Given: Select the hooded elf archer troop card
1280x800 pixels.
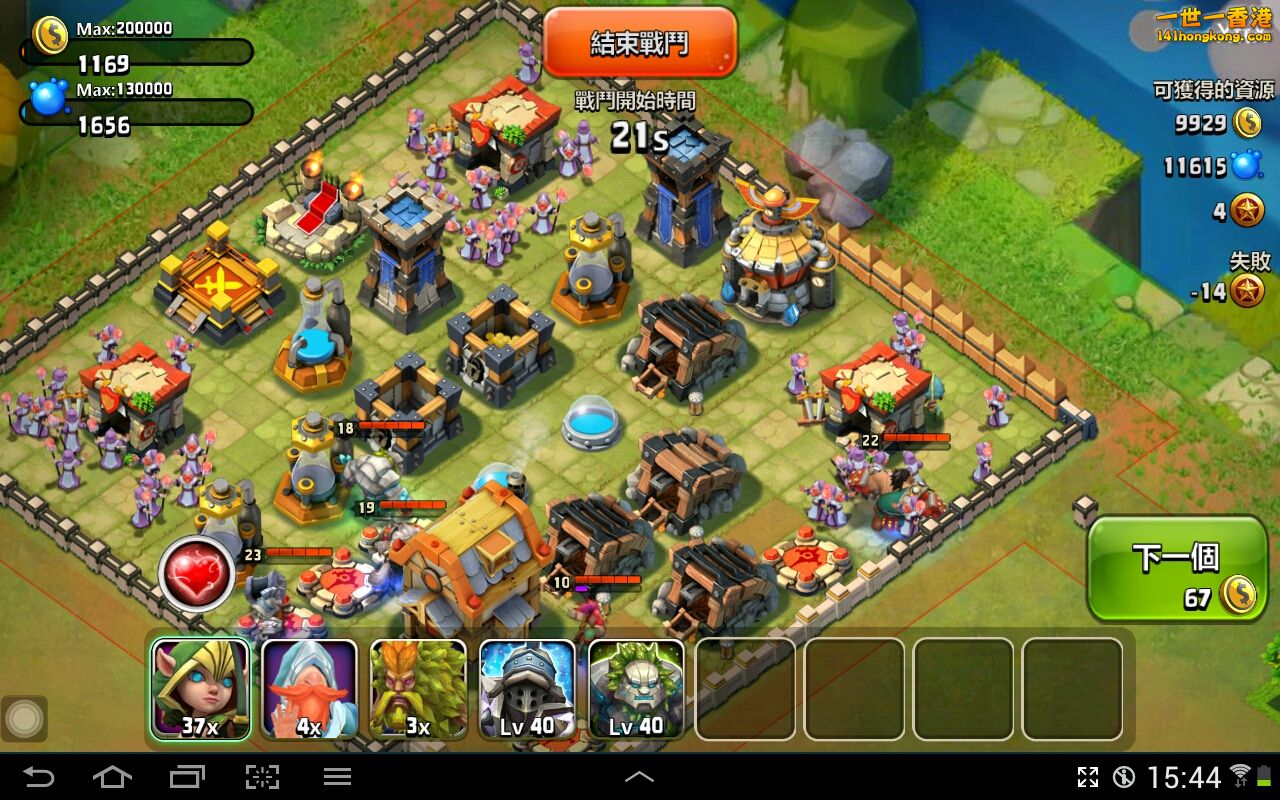Looking at the screenshot, I should (x=200, y=689).
